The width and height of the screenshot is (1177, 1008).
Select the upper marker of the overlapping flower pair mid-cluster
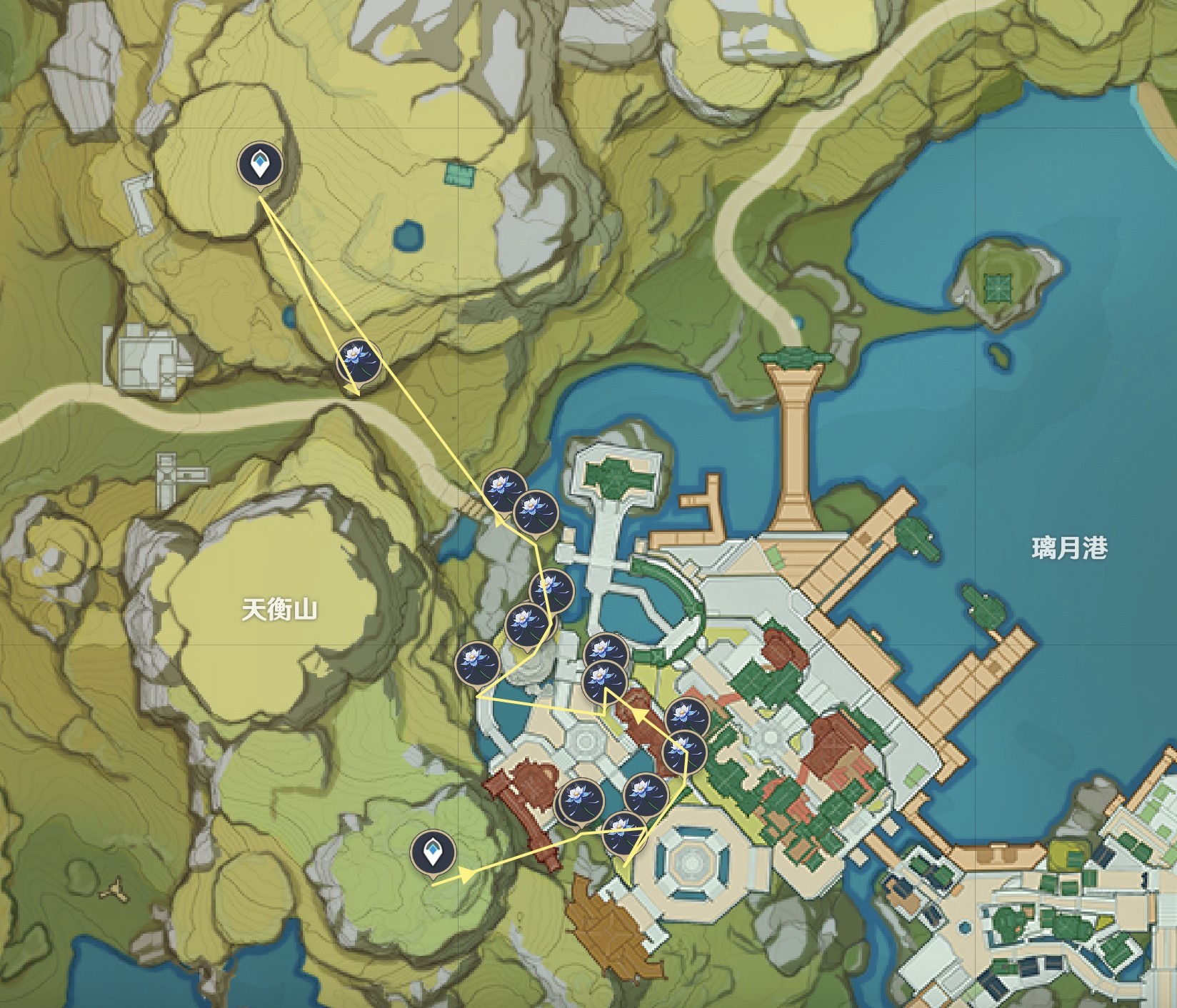coord(551,588)
